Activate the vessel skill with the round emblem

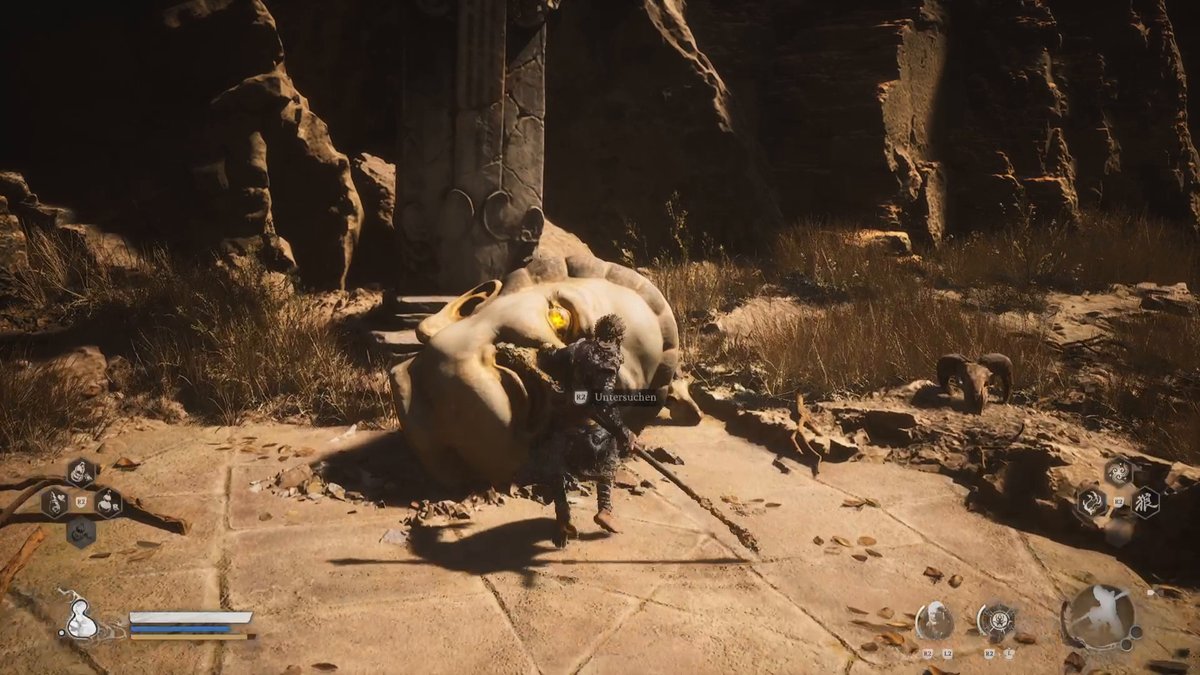coord(996,621)
